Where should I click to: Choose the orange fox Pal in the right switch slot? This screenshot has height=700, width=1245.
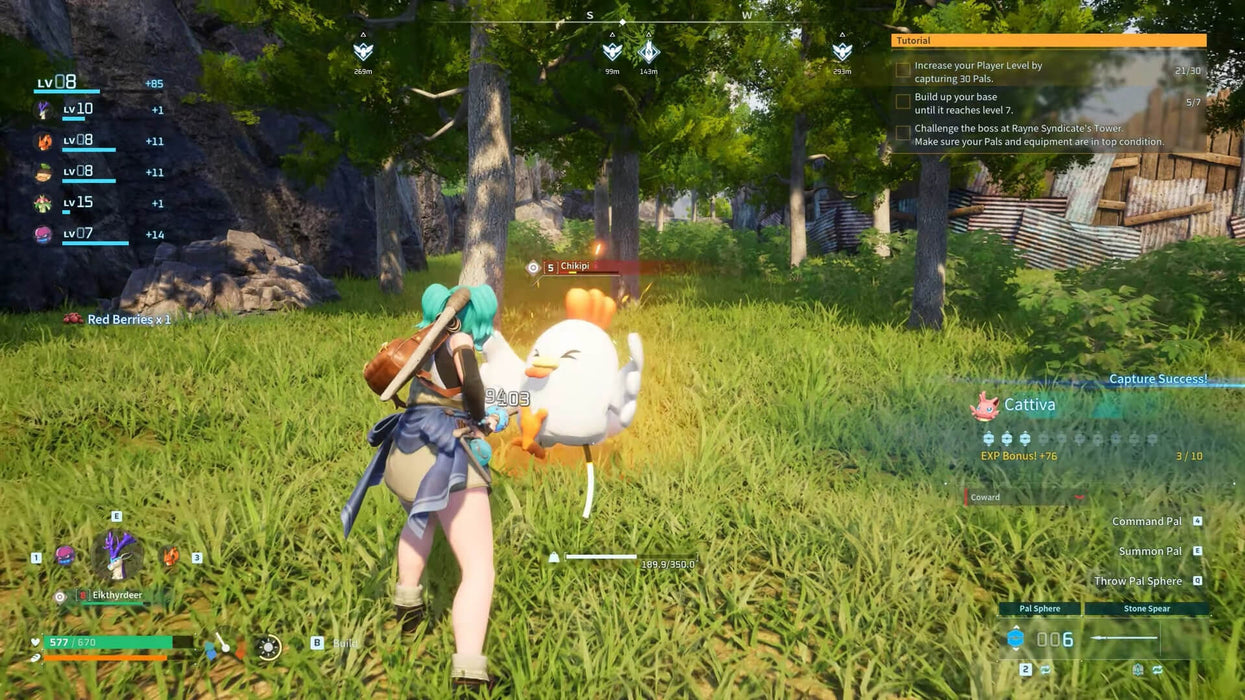[x=171, y=556]
